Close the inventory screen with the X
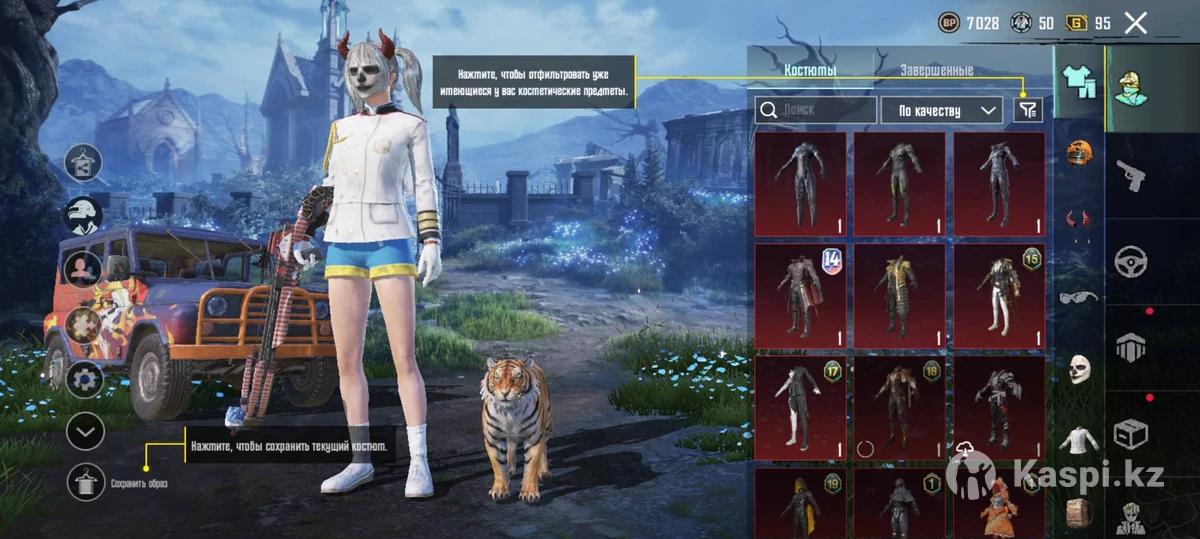 (x=1135, y=23)
